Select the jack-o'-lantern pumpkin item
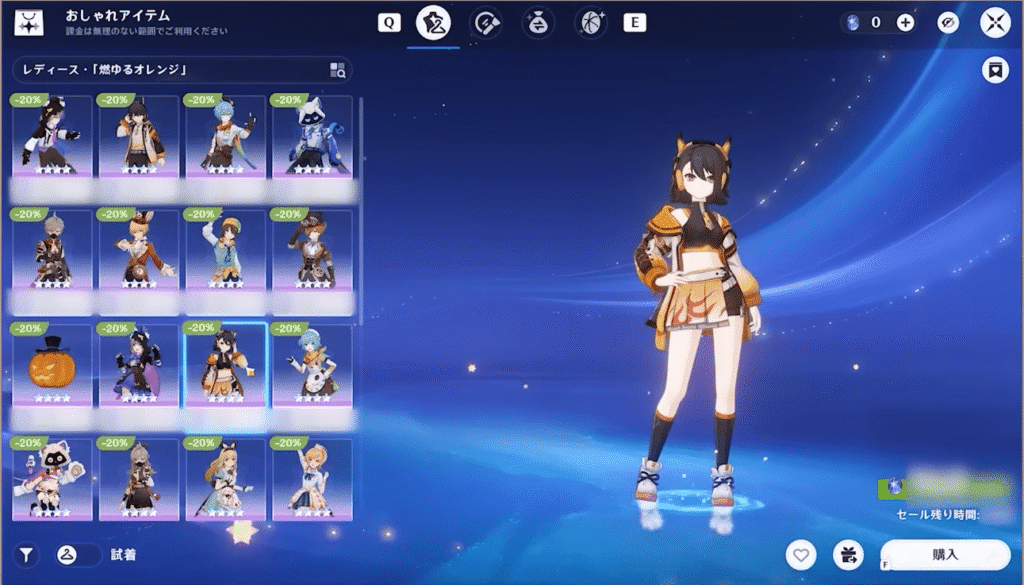Image resolution: width=1024 pixels, height=585 pixels. [52, 364]
